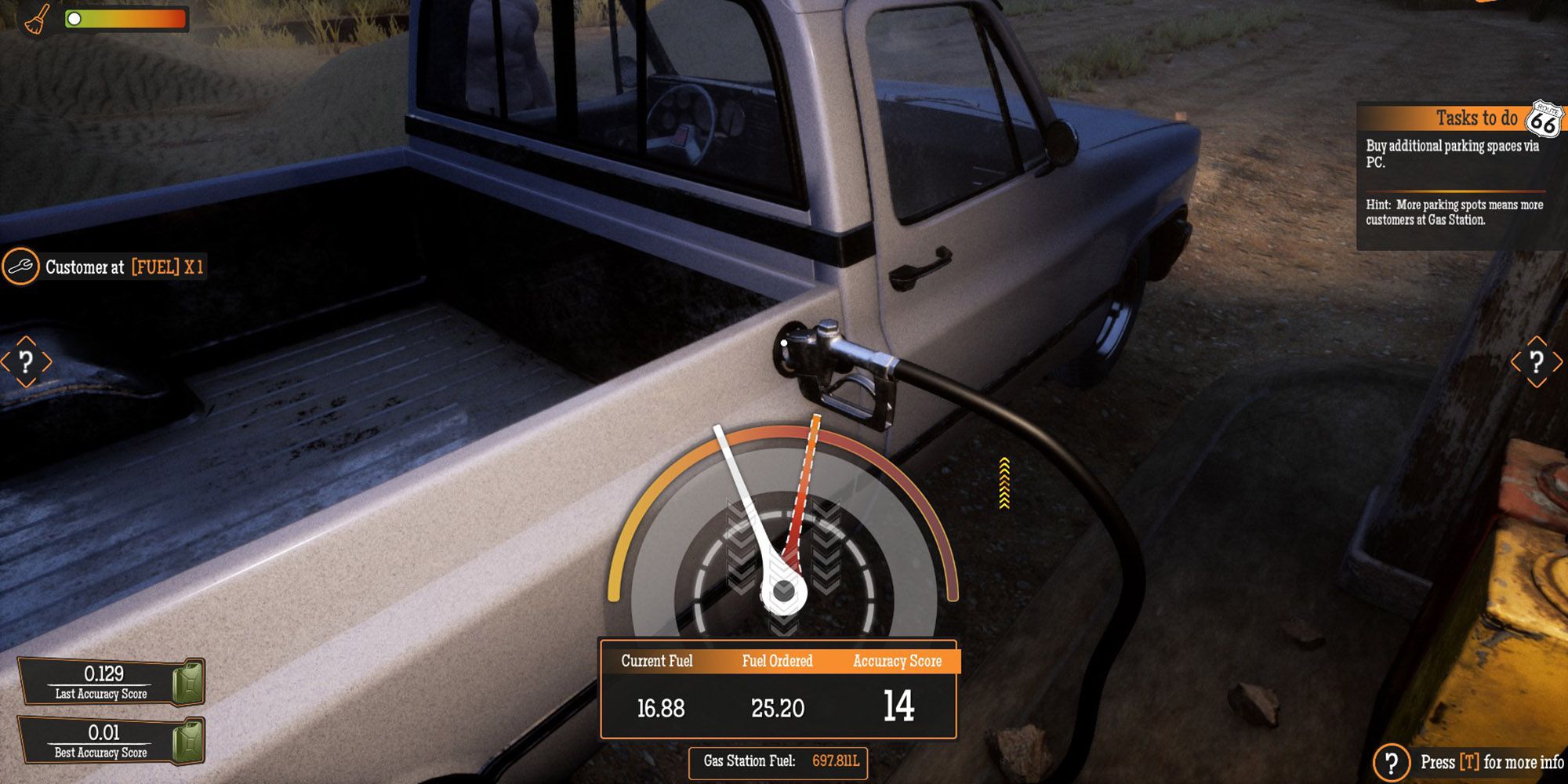Open the left-edge help diamond icon
The width and height of the screenshot is (1568, 784).
click(27, 363)
